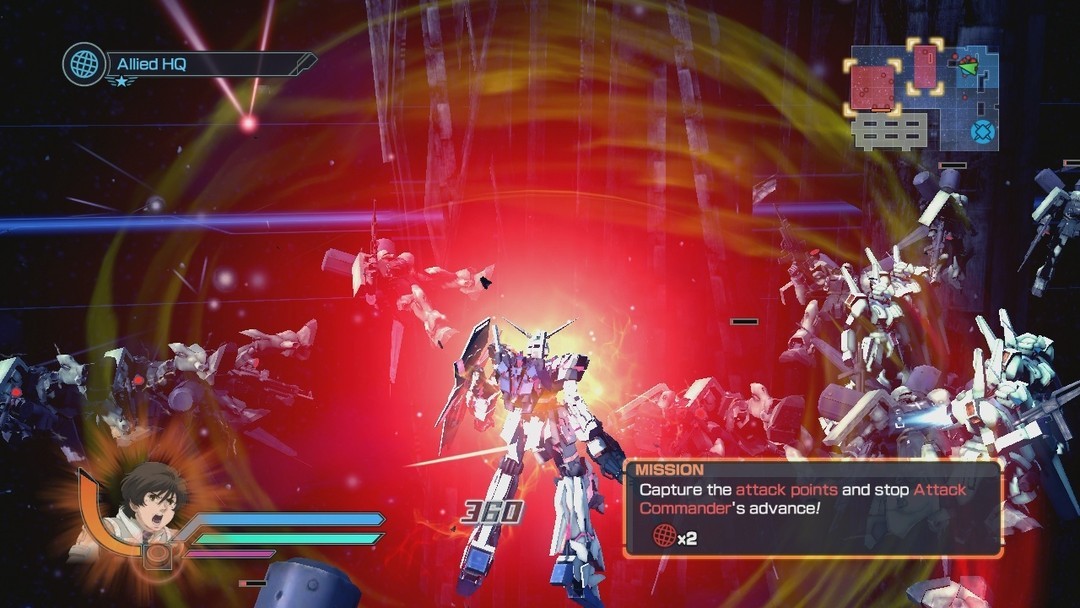
Task: Select the globe icon beside Allied HQ
Action: coord(83,64)
